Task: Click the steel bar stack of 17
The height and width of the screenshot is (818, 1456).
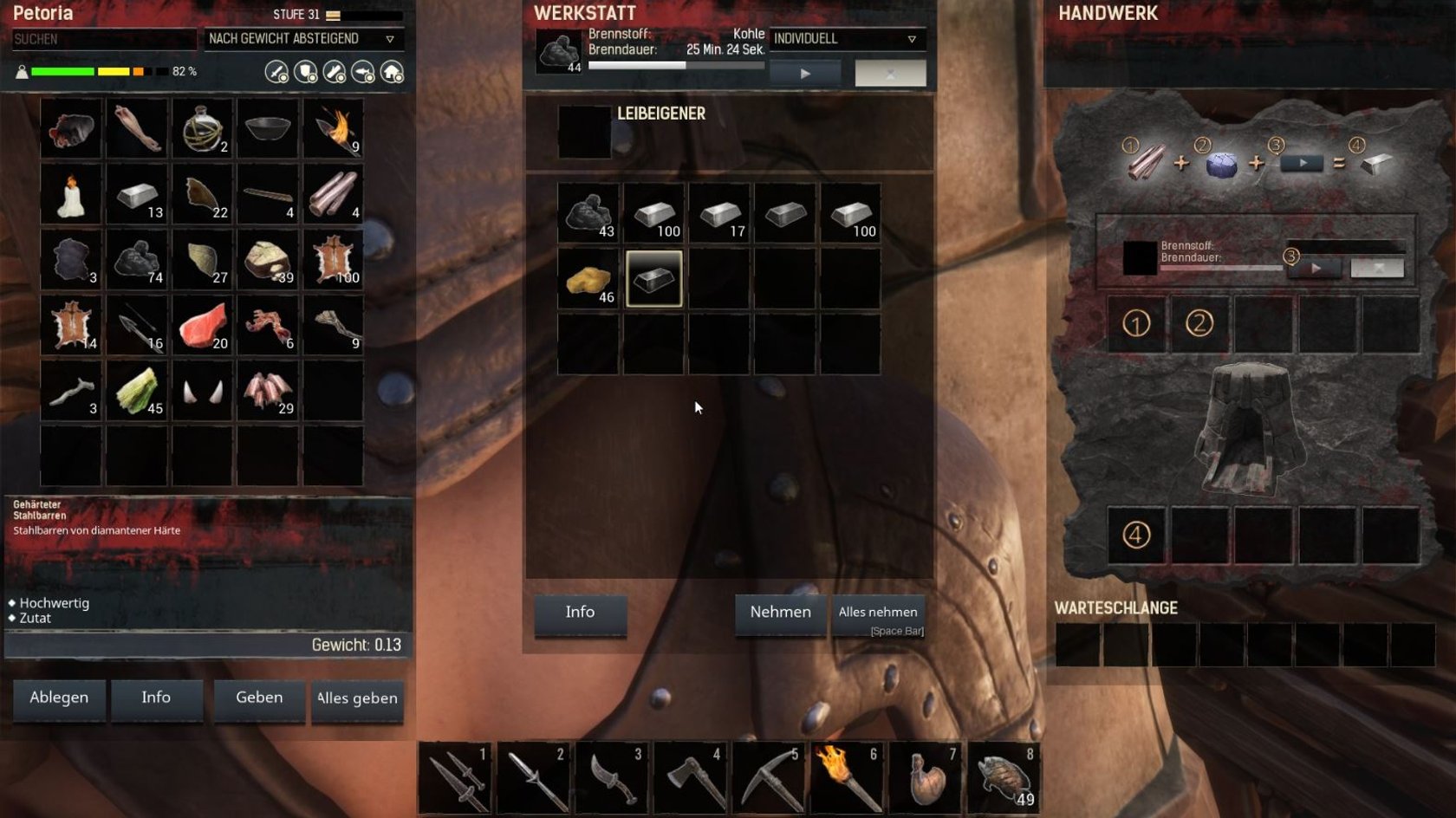Action: pyautogui.click(x=719, y=213)
